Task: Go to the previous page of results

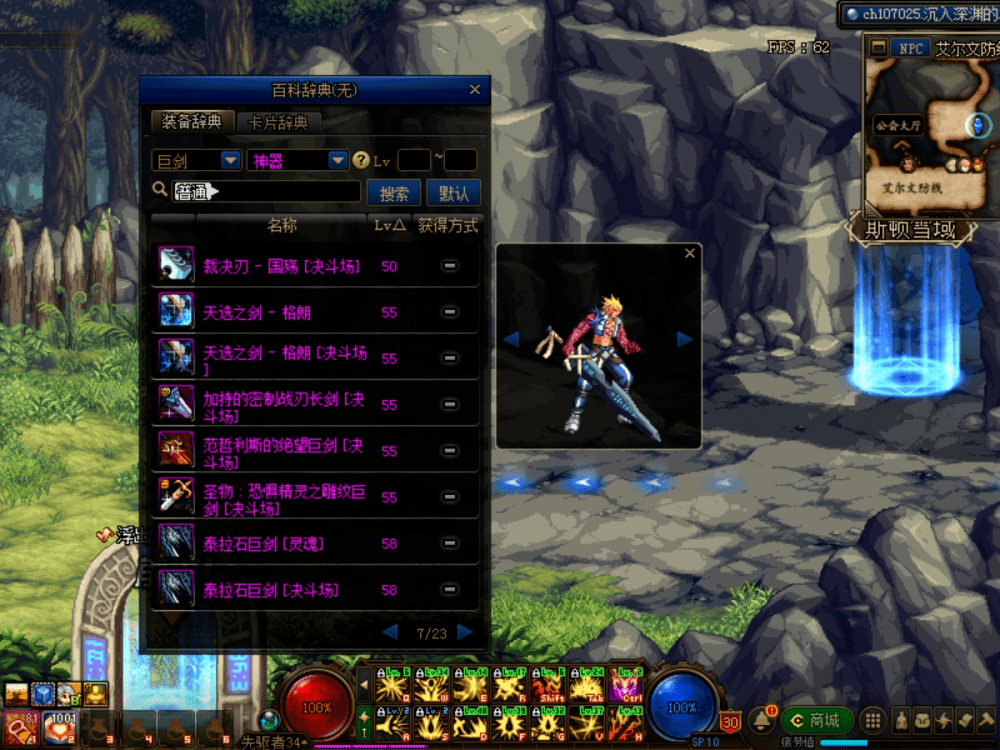Action: [x=390, y=632]
